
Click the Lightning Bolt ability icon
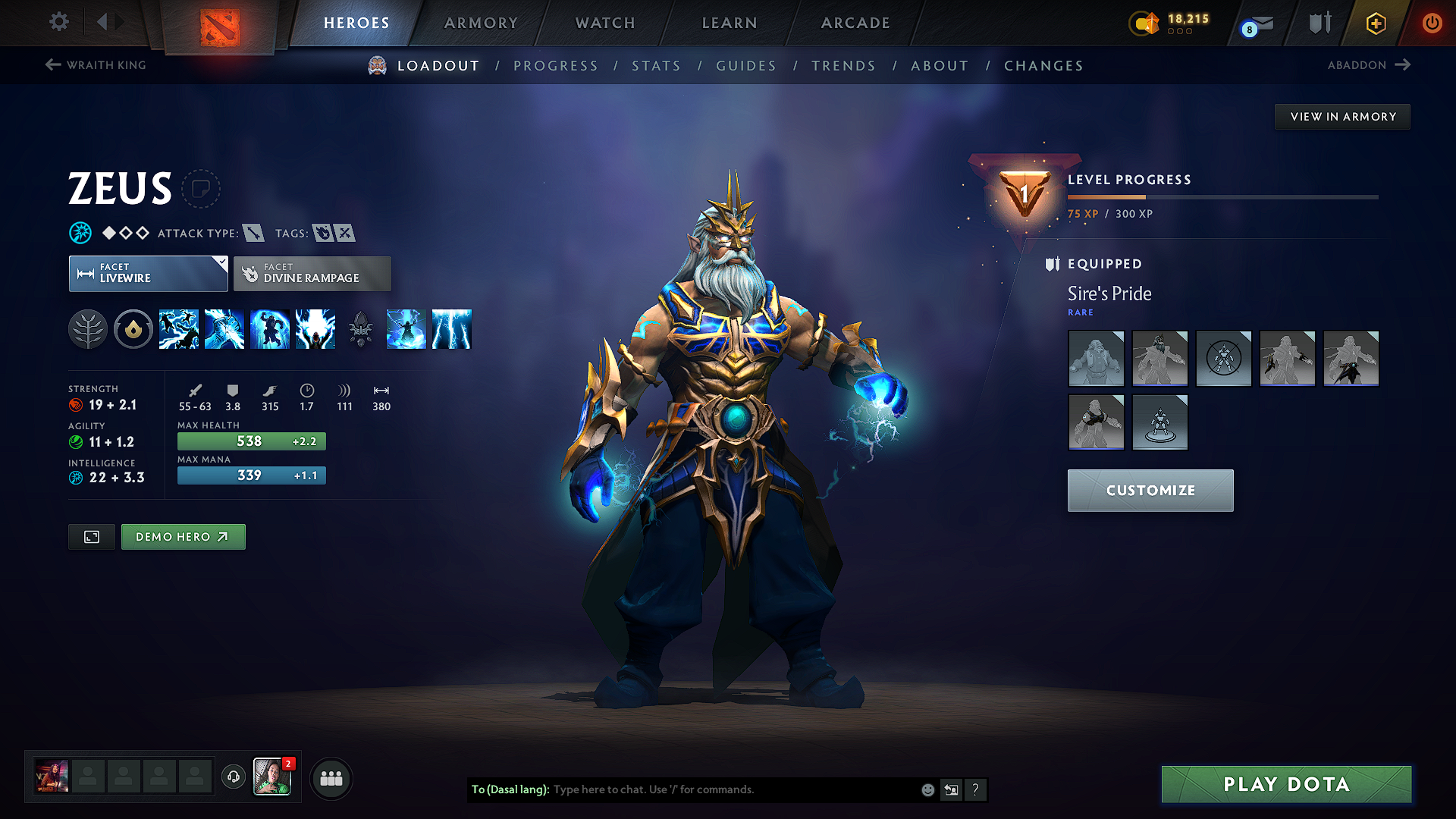click(x=224, y=328)
